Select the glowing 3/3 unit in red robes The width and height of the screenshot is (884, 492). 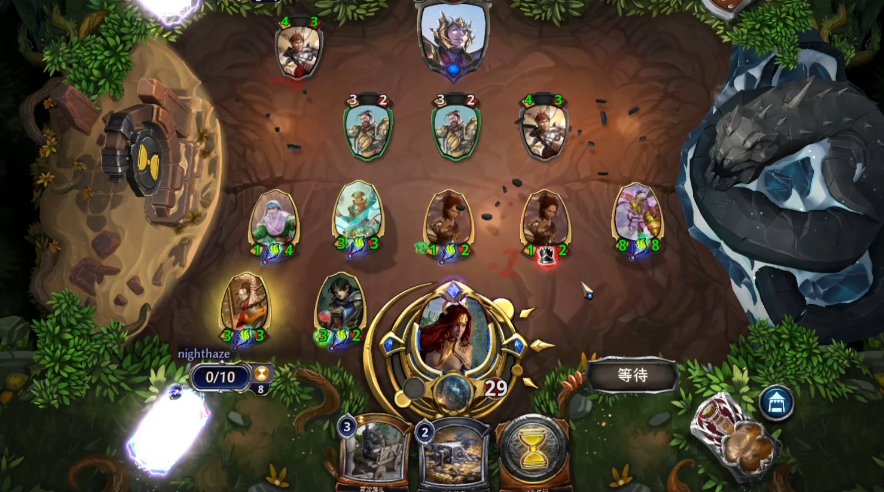(x=243, y=307)
